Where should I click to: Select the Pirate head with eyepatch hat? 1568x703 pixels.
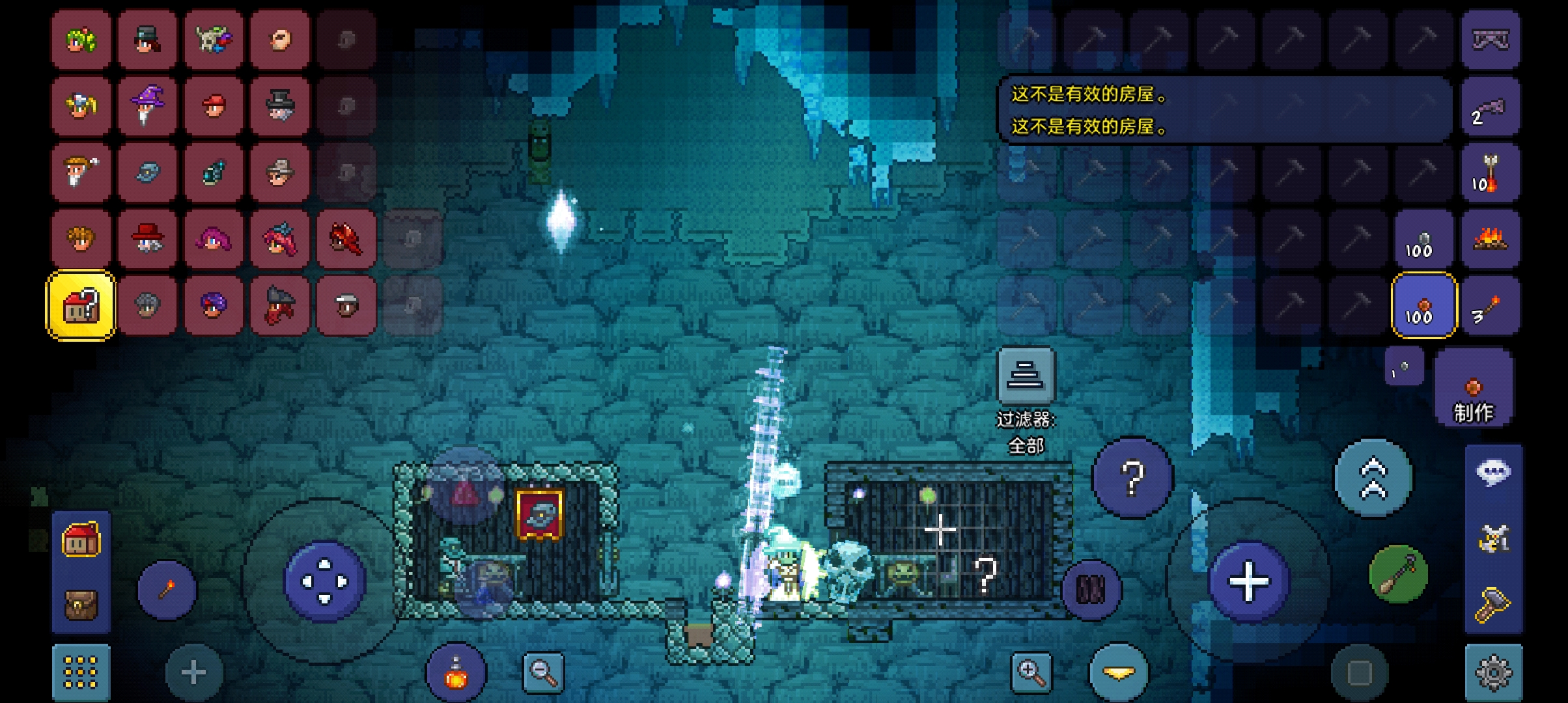click(280, 305)
